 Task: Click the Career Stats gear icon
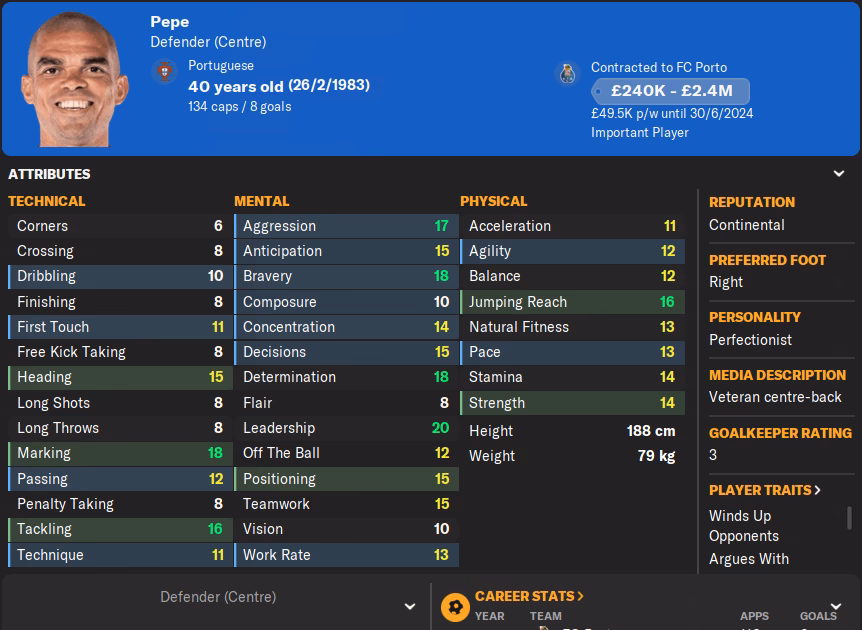tap(455, 606)
